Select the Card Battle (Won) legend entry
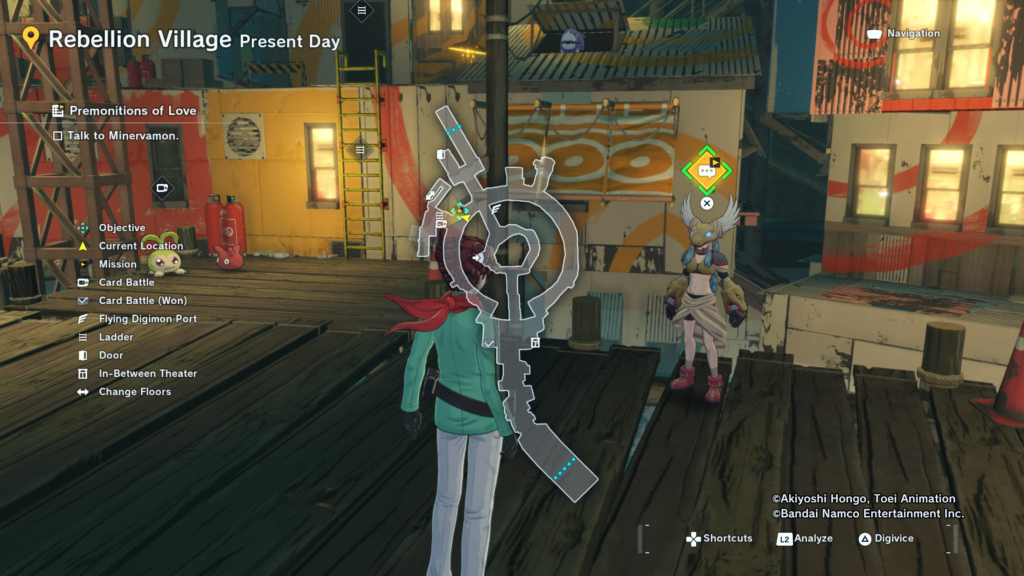This screenshot has height=576, width=1024. click(142, 301)
